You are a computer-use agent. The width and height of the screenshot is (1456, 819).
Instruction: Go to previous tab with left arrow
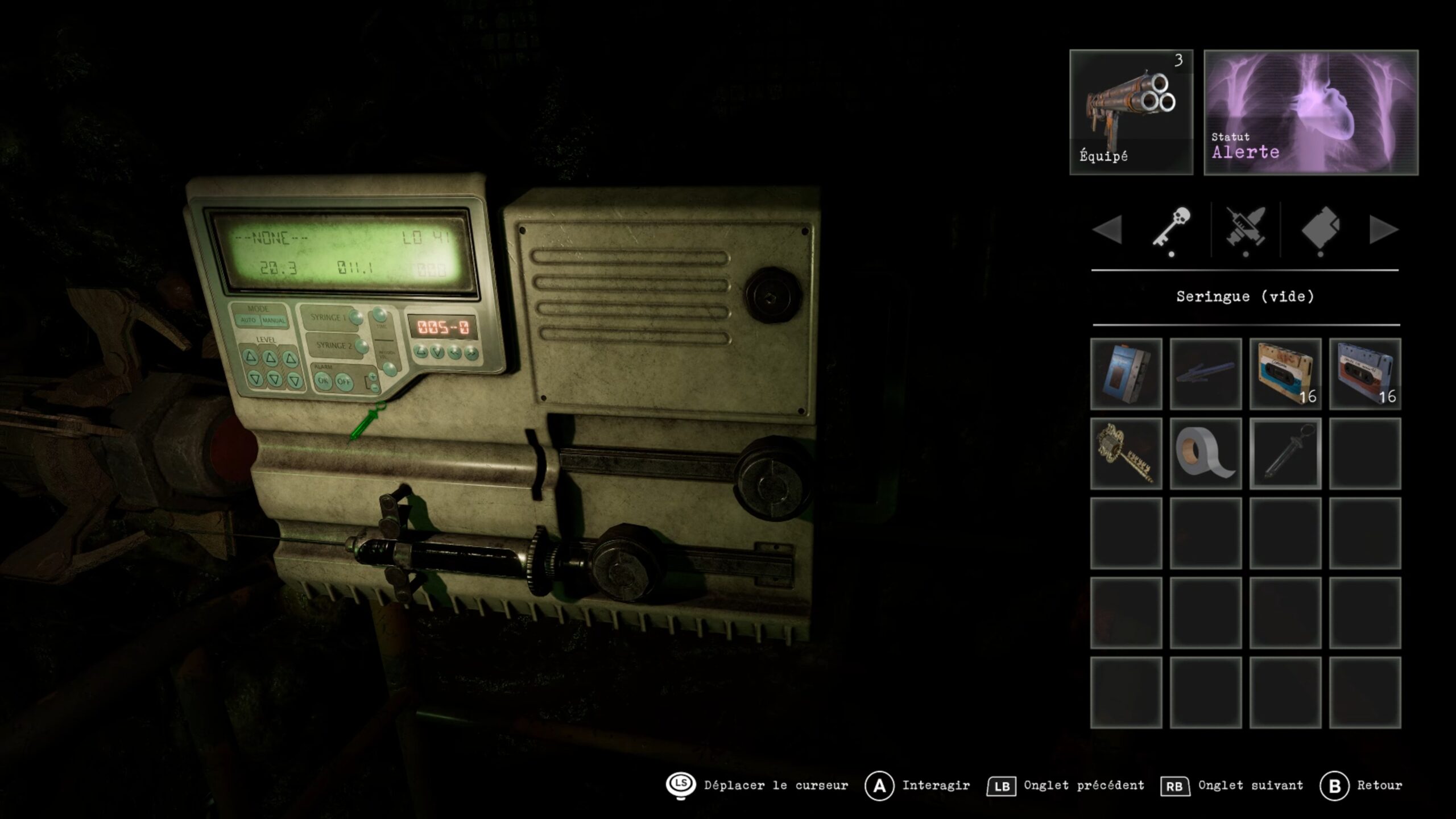1107,230
